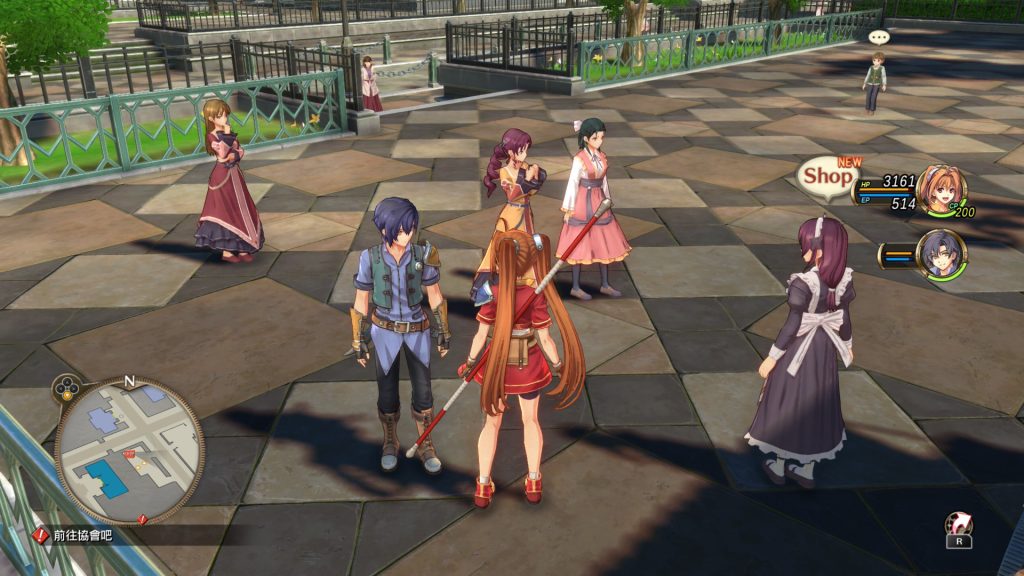
Task: Activate the round arrow icon above R
Action: pos(958,523)
